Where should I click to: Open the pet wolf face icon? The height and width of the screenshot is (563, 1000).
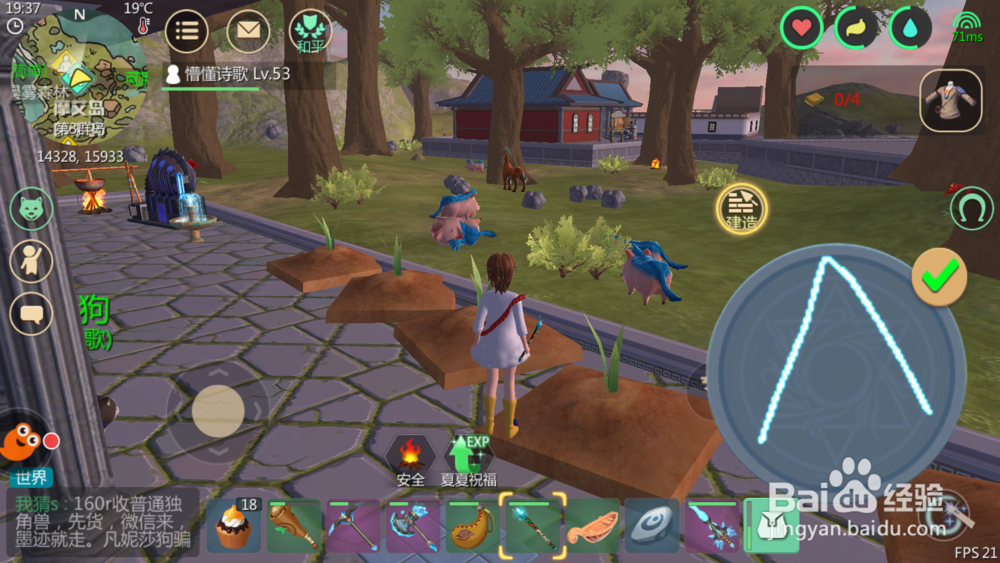point(31,209)
